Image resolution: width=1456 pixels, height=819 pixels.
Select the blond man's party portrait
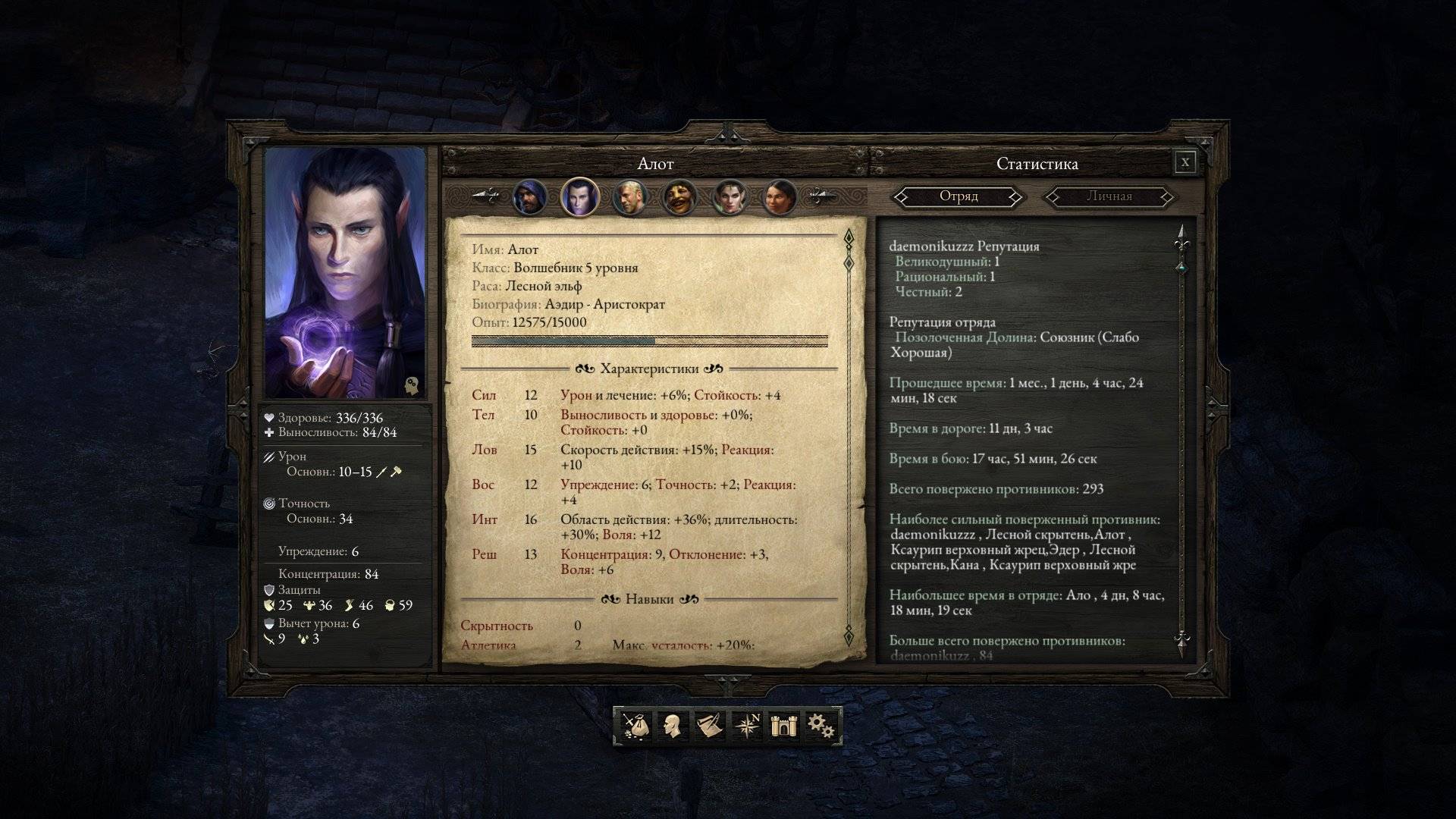629,198
